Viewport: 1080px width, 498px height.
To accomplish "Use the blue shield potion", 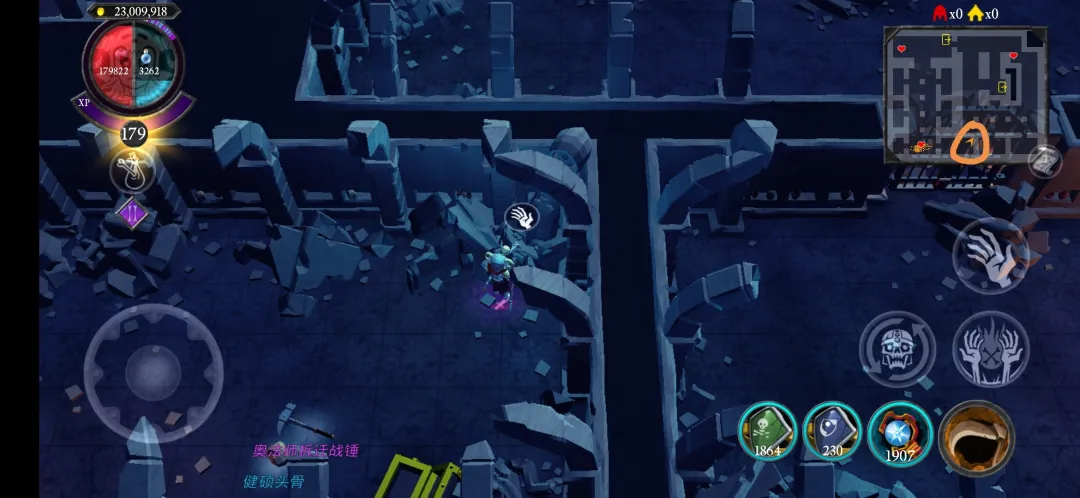I will click(832, 432).
